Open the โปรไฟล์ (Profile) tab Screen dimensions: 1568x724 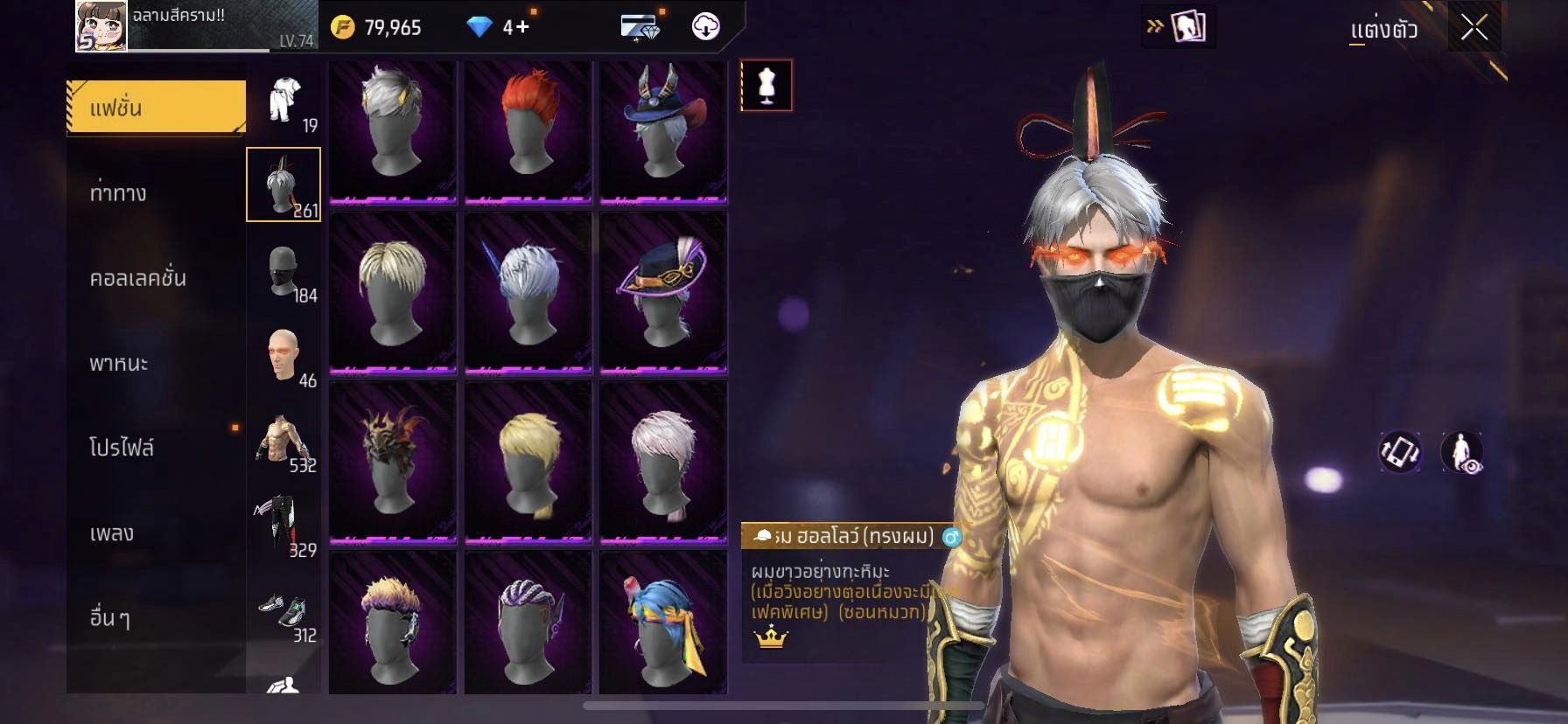click(x=122, y=448)
